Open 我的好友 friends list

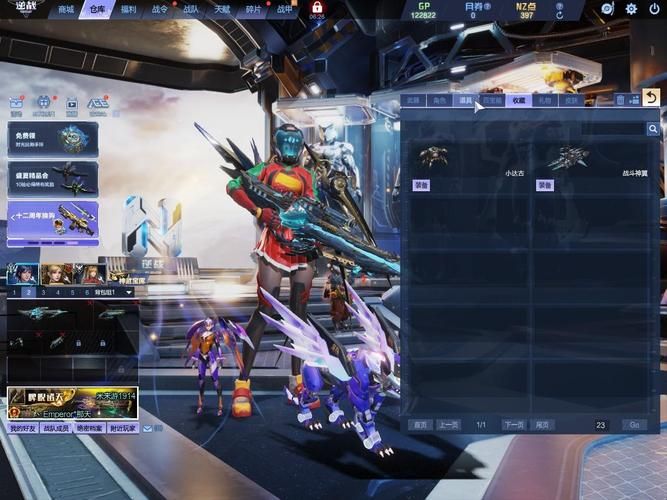coord(22,428)
